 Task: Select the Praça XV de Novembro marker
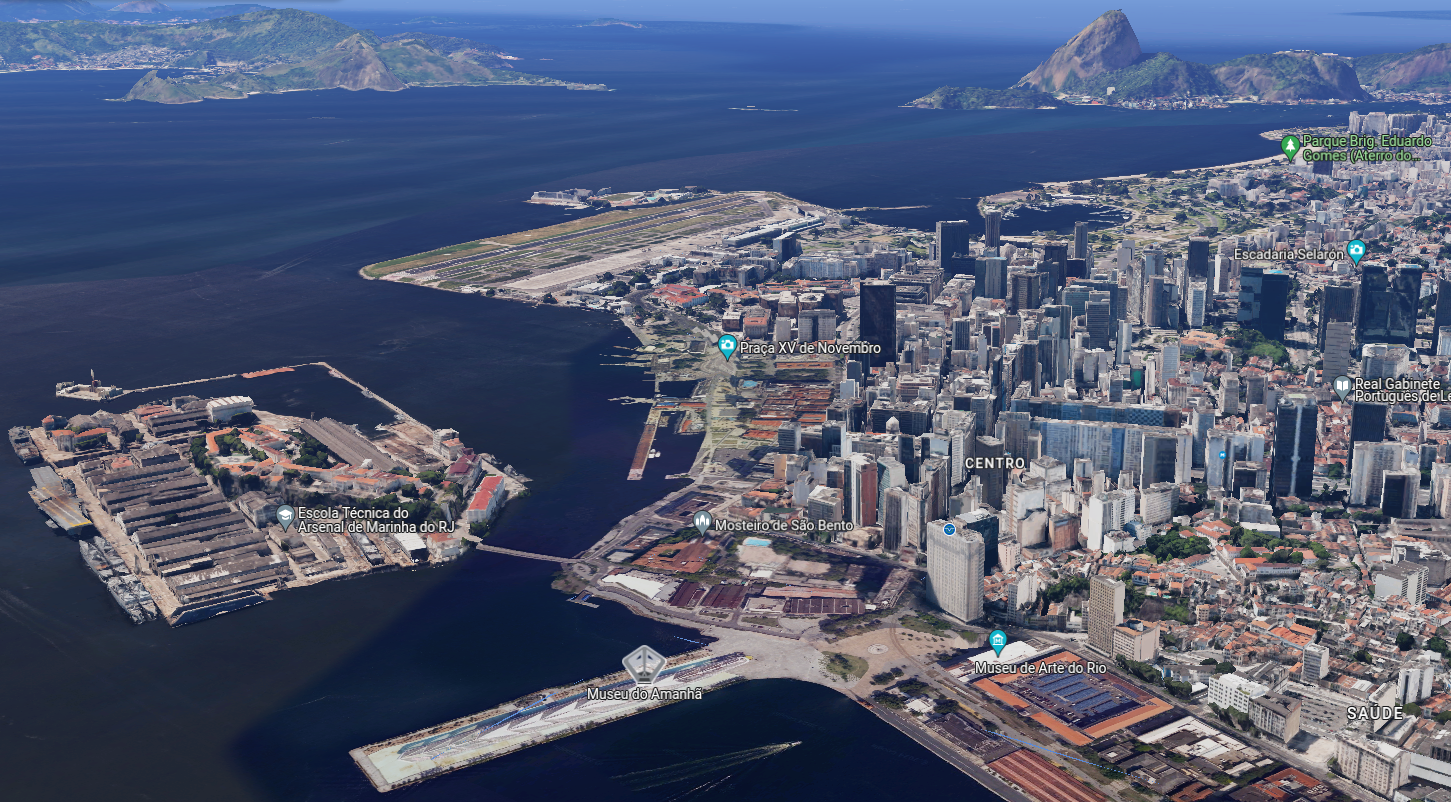pyautogui.click(x=727, y=347)
